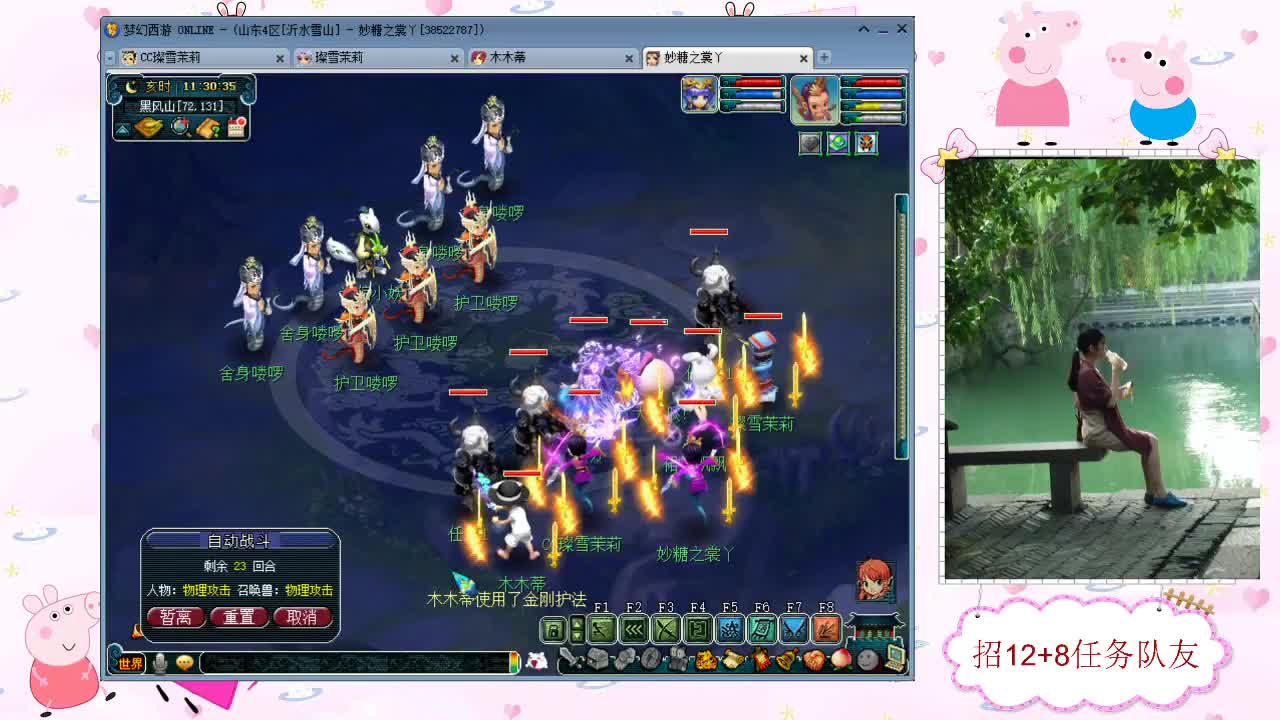Screen dimensions: 1280x720
Task: Select the F1 physical attack skill icon
Action: point(603,629)
